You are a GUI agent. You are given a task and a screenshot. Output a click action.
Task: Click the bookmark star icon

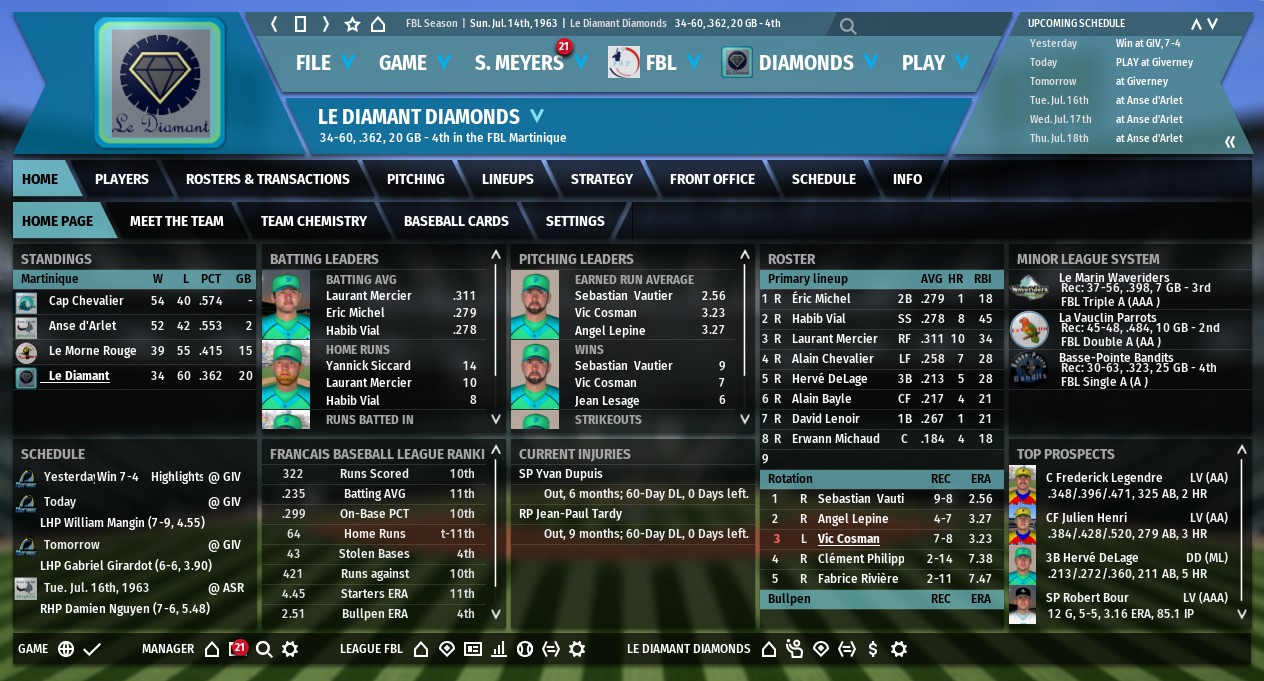tap(352, 24)
